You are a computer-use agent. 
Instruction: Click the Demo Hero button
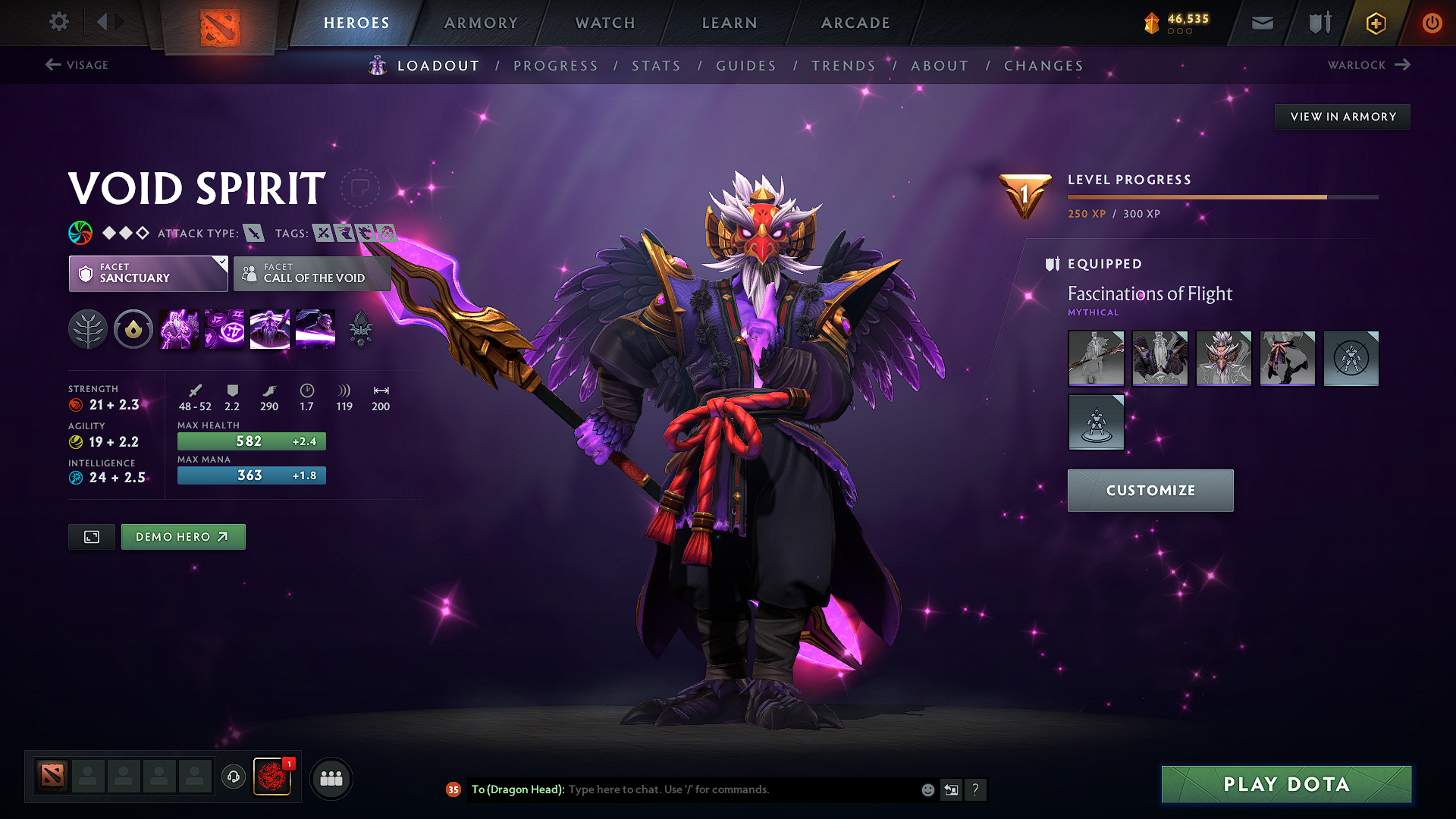183,536
